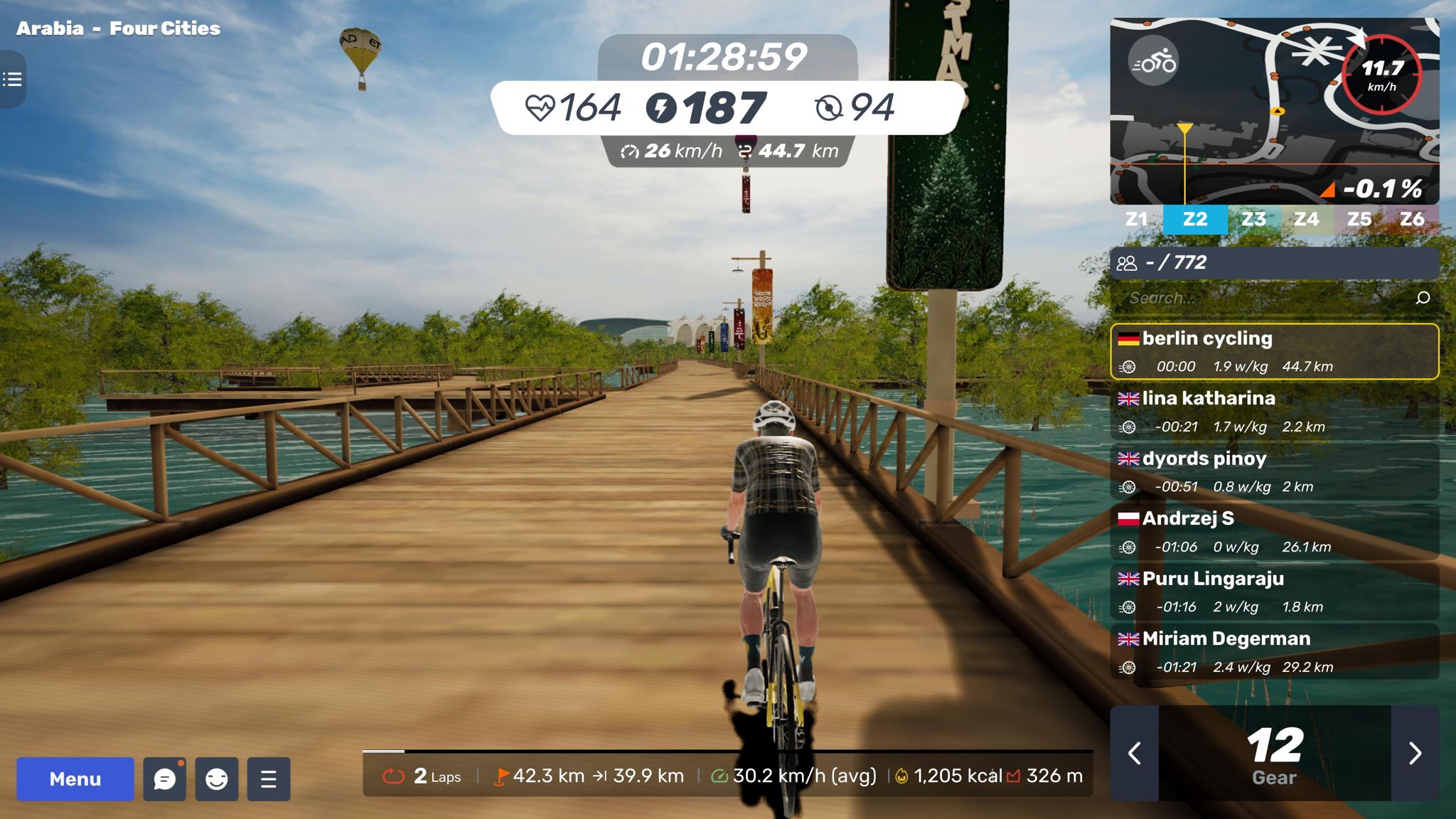Pick Puru Lingaraju from the list

pyautogui.click(x=1274, y=592)
